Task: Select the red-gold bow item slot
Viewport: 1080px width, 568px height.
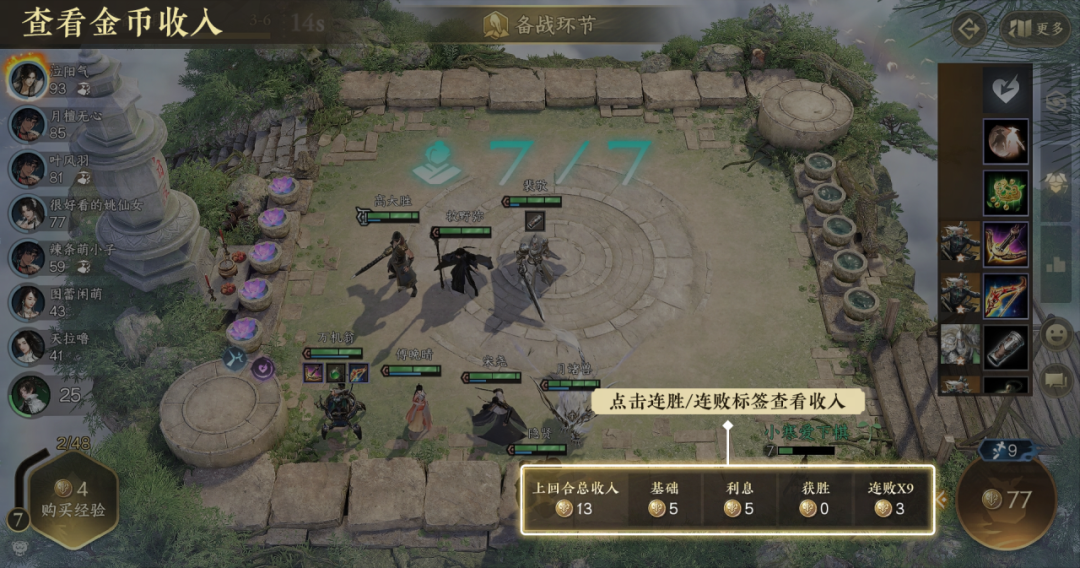Action: point(1006,296)
